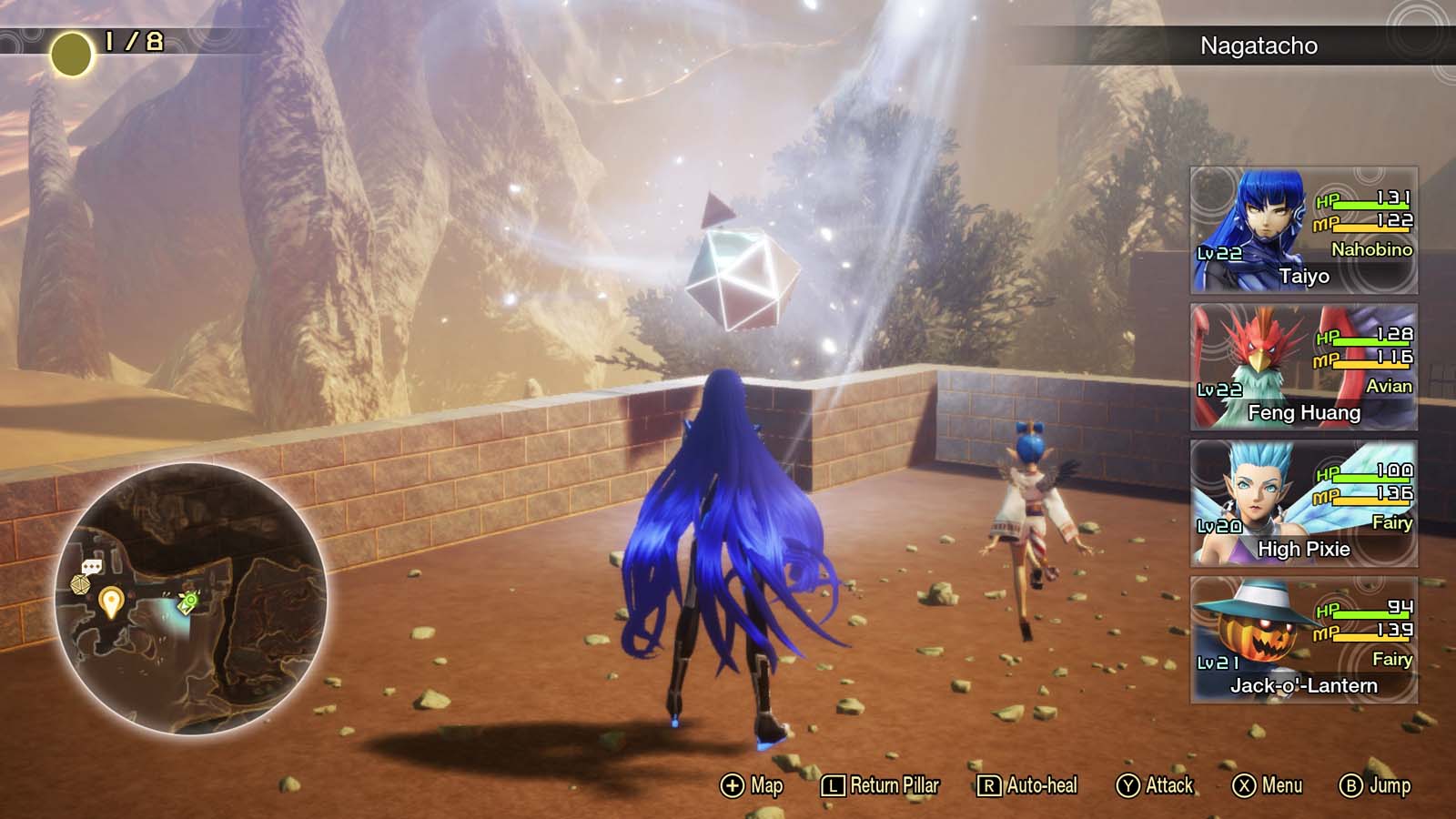1456x819 pixels.
Task: Select the yellow destination marker on the minimap
Action: (111, 602)
